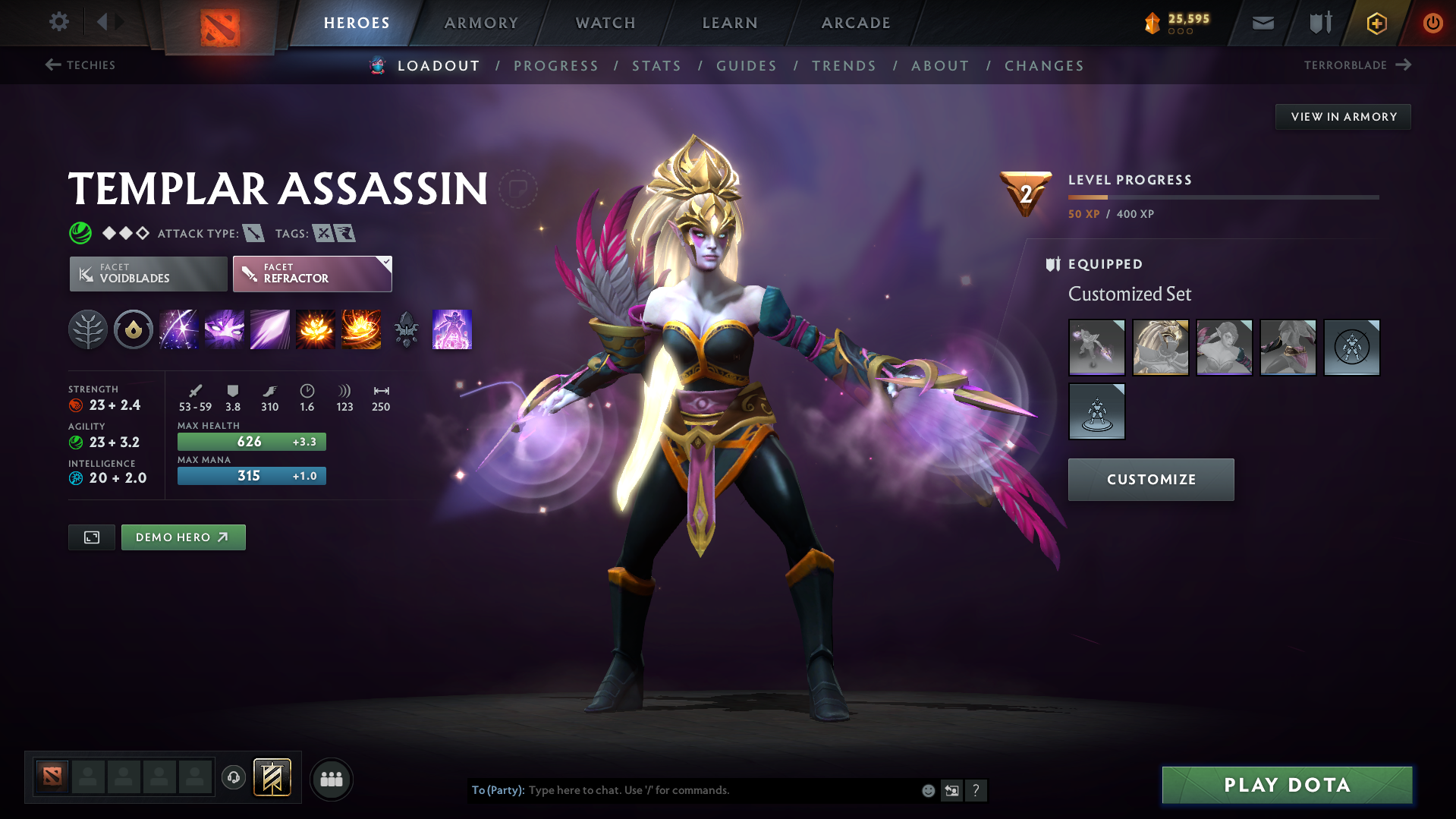The image size is (1456, 819).
Task: Switch to the ARMORY tab
Action: (480, 23)
